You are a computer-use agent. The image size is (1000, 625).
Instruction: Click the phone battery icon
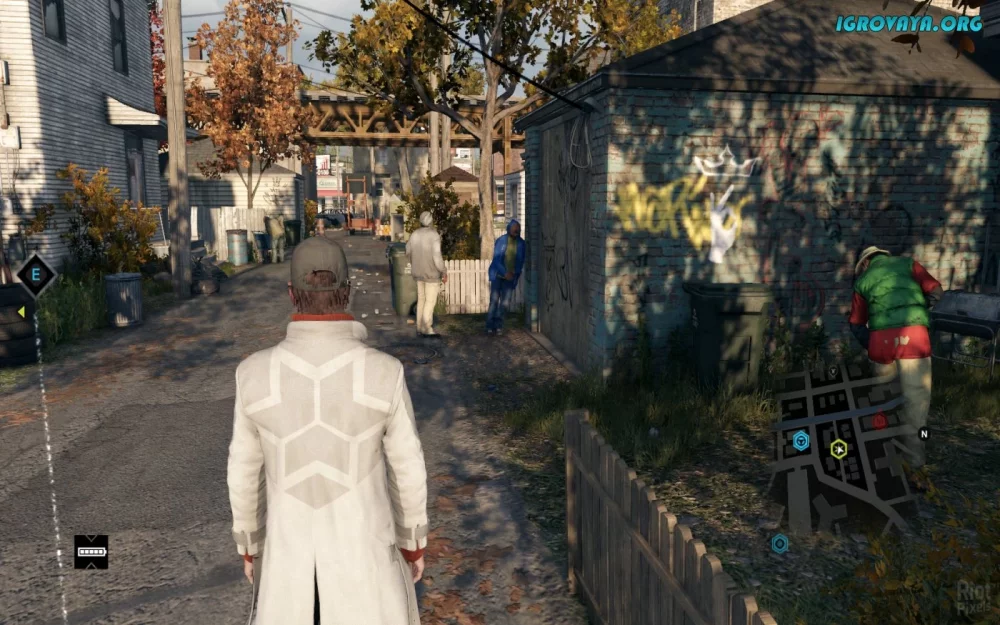pos(91,551)
